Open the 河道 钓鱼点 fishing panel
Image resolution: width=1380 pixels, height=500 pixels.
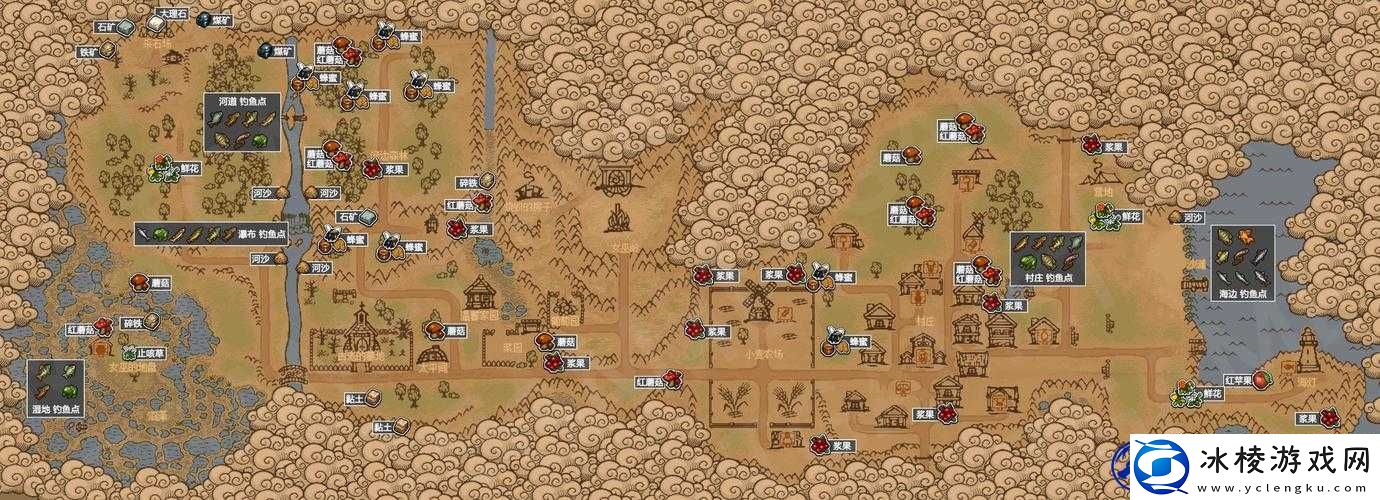click(241, 122)
